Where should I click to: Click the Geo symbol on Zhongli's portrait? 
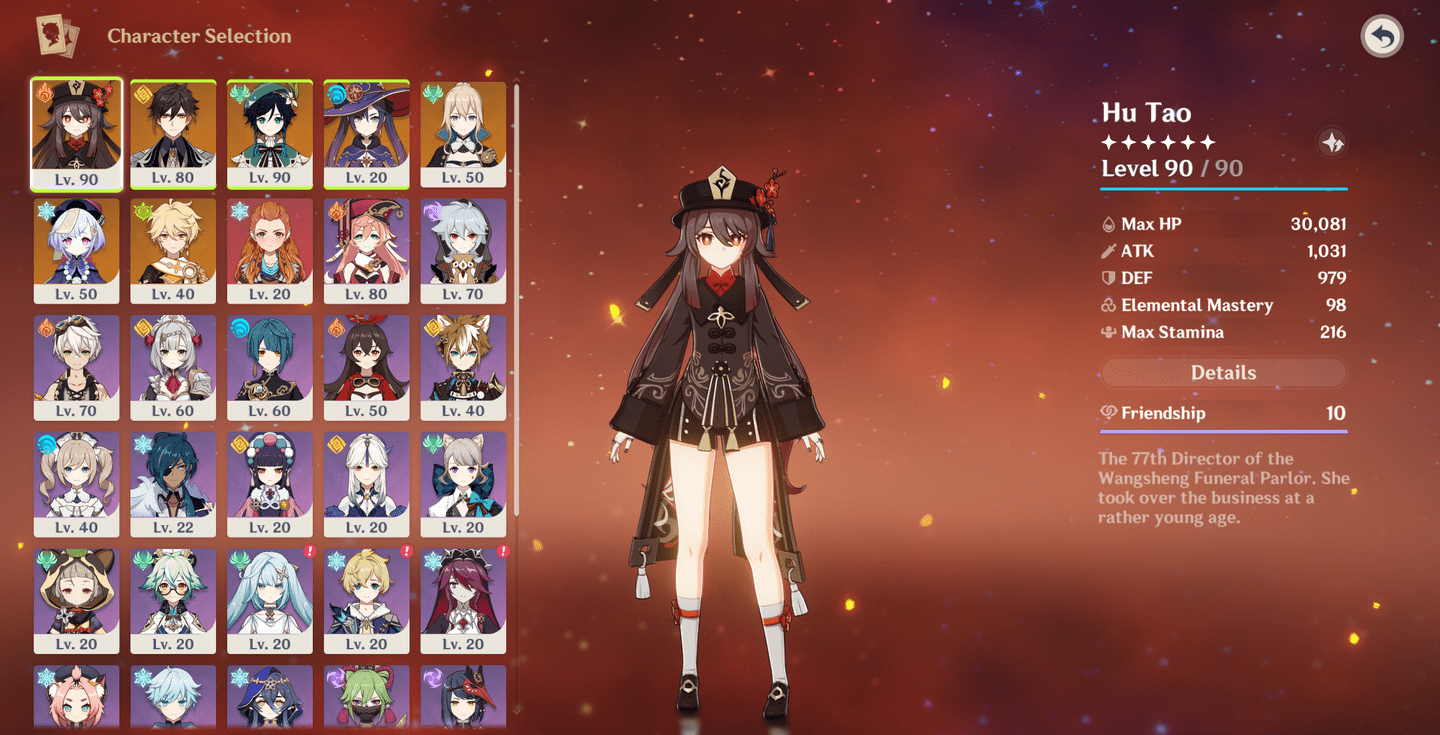coord(142,92)
